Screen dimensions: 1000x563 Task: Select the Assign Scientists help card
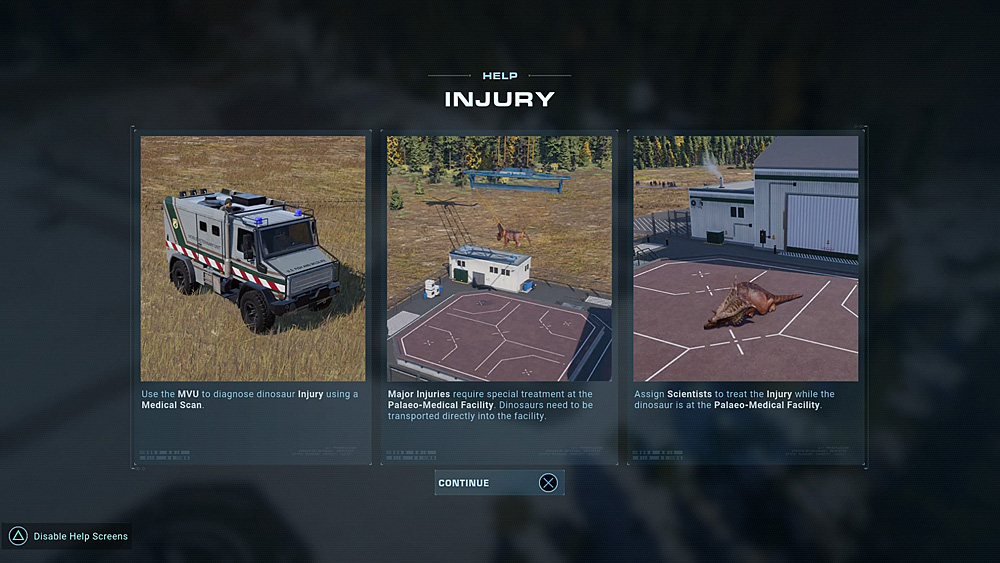[746, 296]
